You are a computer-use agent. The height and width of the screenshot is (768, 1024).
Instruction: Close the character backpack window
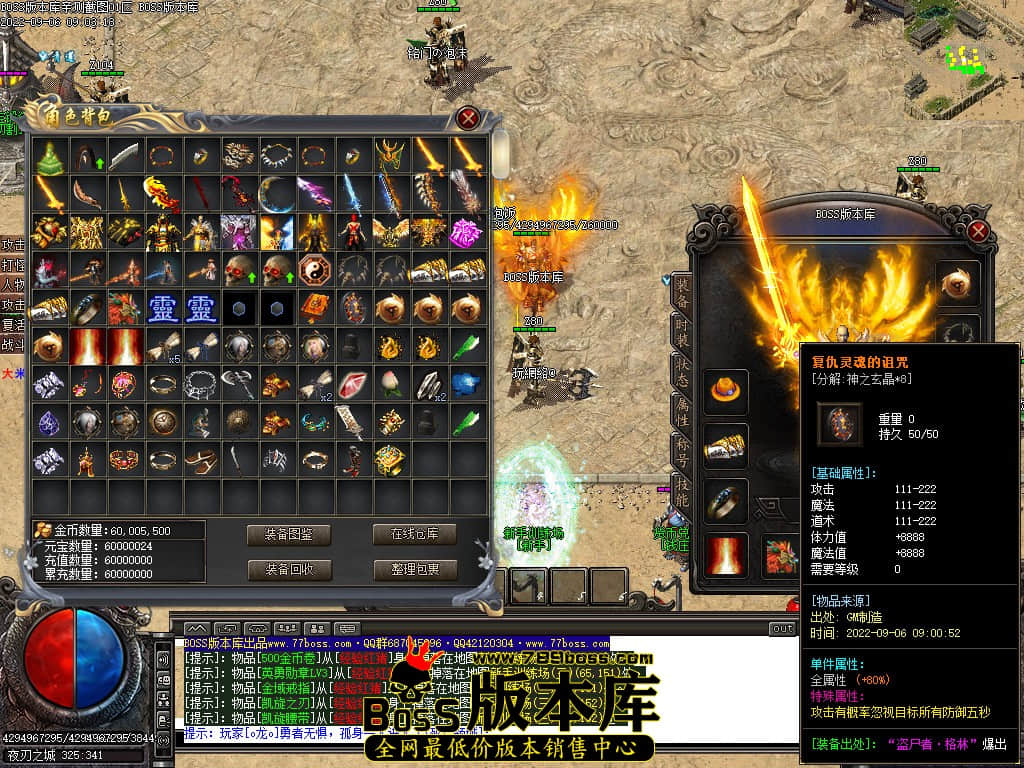click(x=467, y=118)
